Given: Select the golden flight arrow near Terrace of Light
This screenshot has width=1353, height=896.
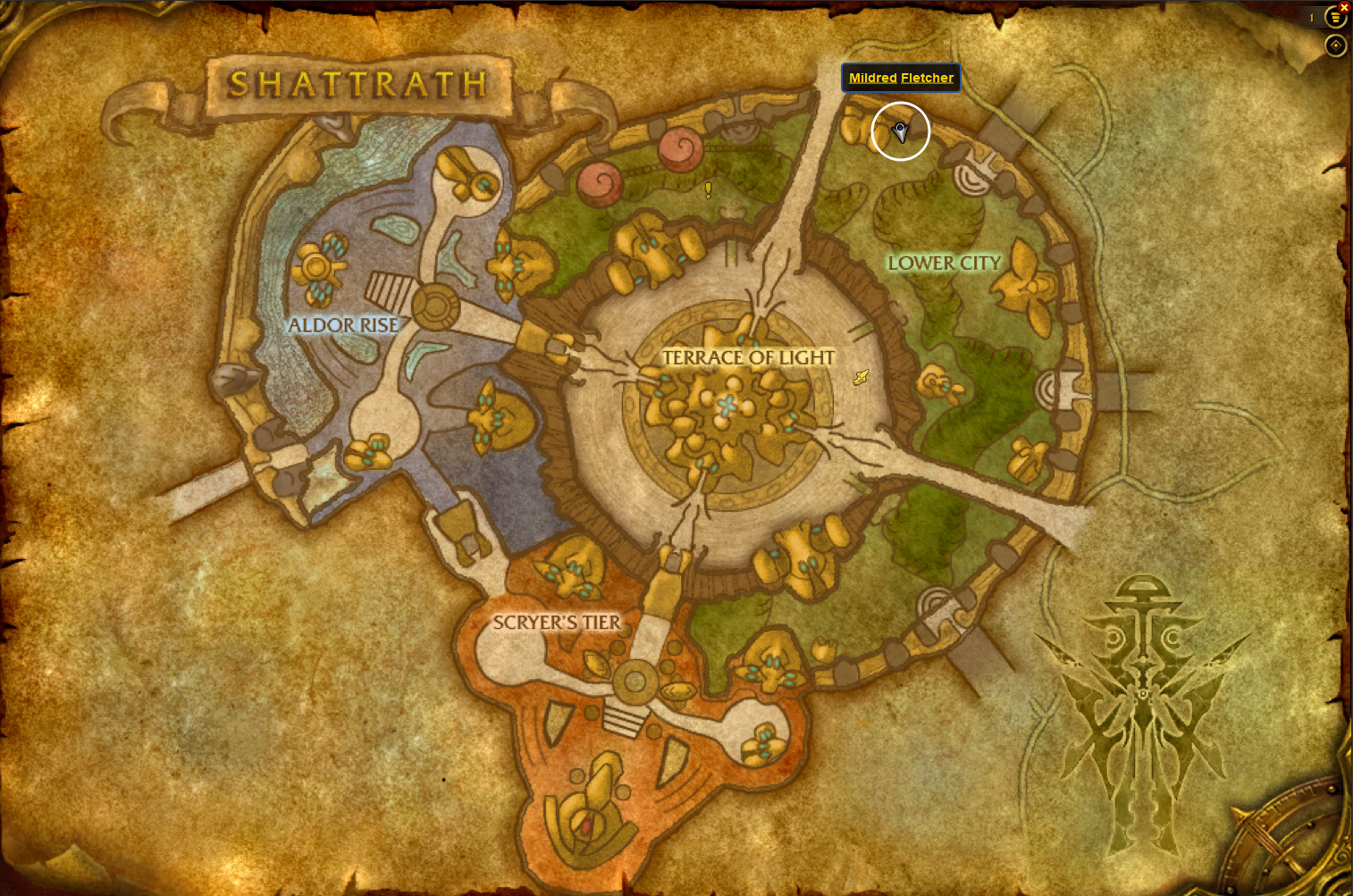Looking at the screenshot, I should pos(860,377).
